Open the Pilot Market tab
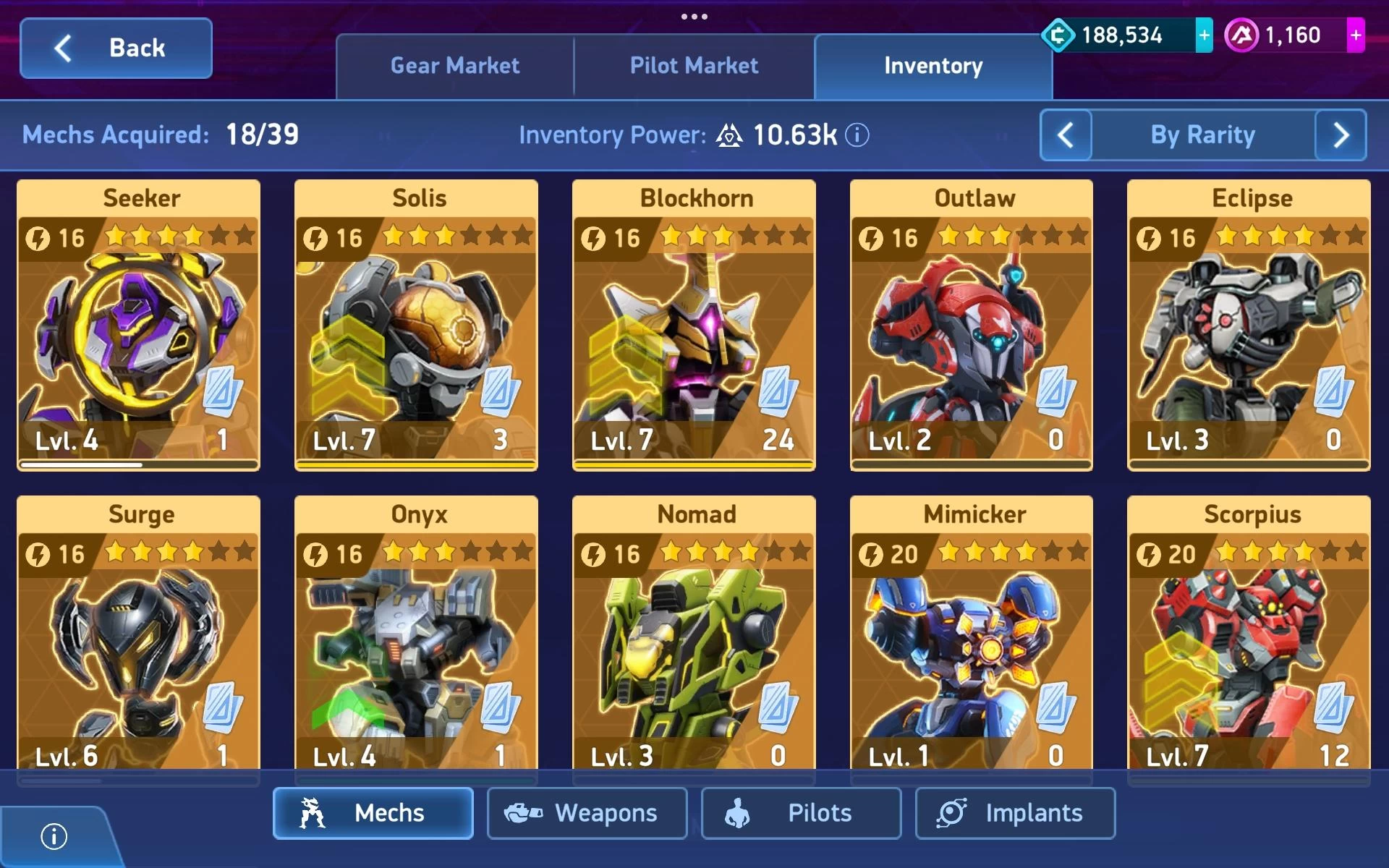Image resolution: width=1389 pixels, height=868 pixels. [x=694, y=66]
